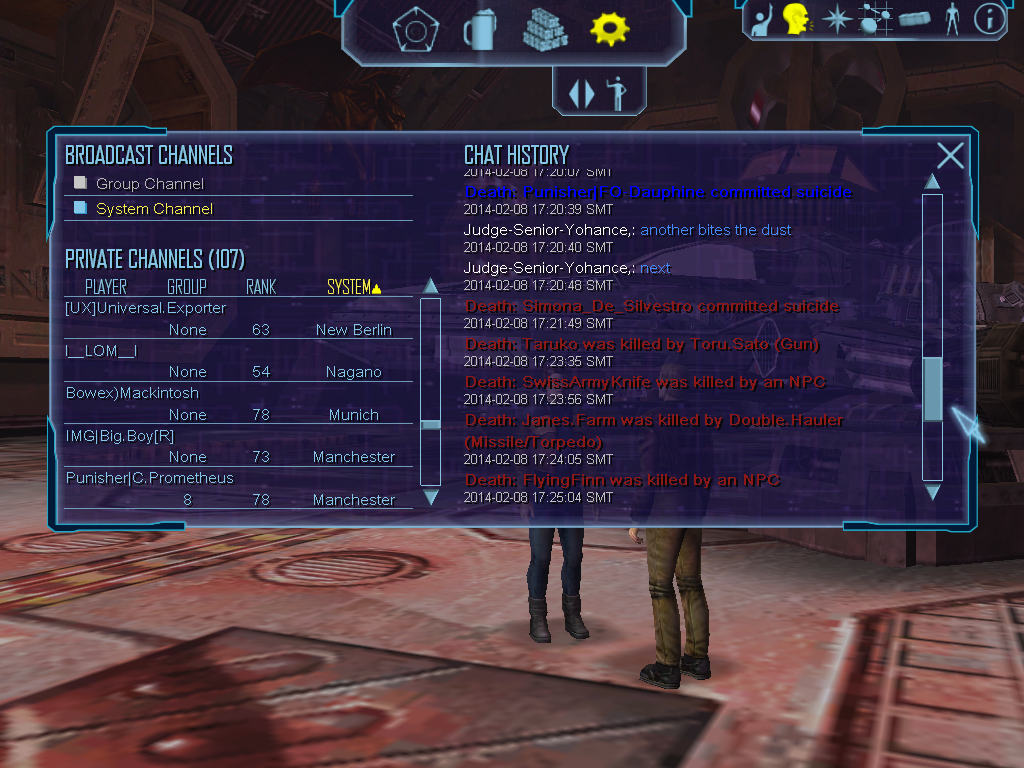Open the navigation map icon
1024x768 pixels.
pos(875,19)
